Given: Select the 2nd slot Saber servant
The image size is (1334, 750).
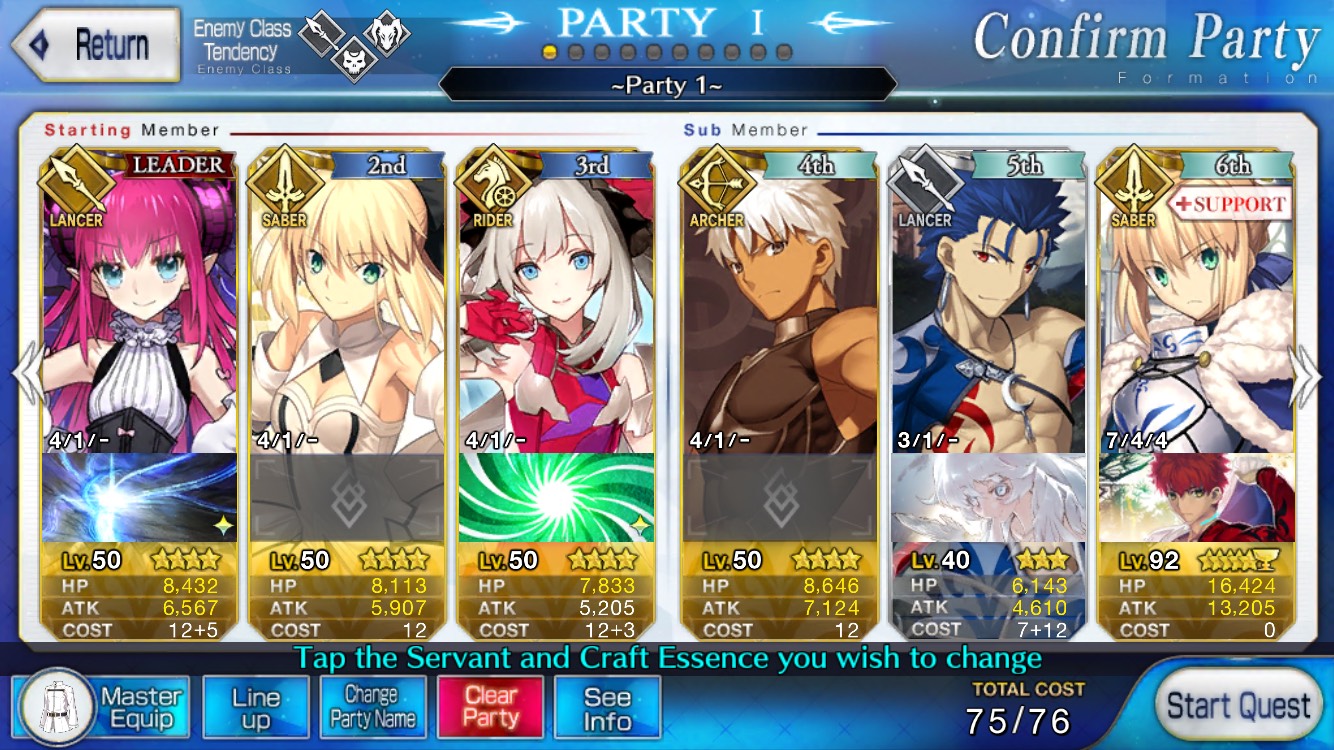Looking at the screenshot, I should point(347,310).
